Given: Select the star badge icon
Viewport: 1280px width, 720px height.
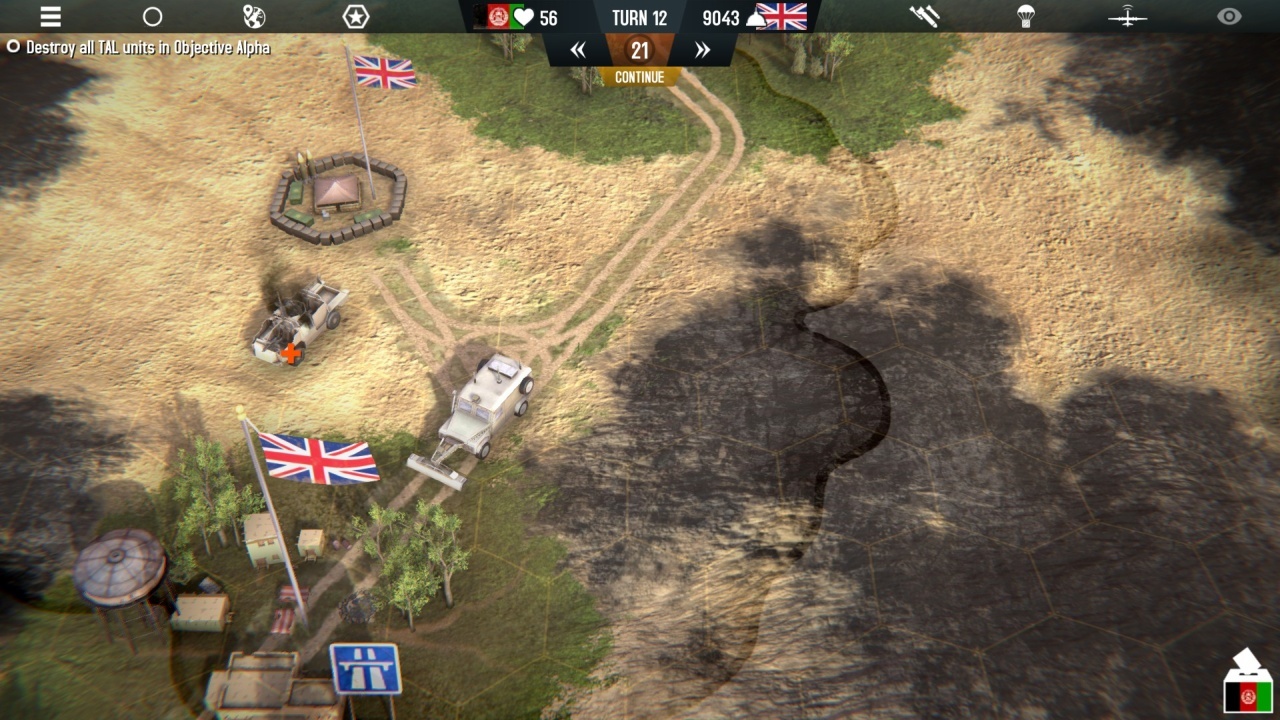Looking at the screenshot, I should [x=356, y=17].
